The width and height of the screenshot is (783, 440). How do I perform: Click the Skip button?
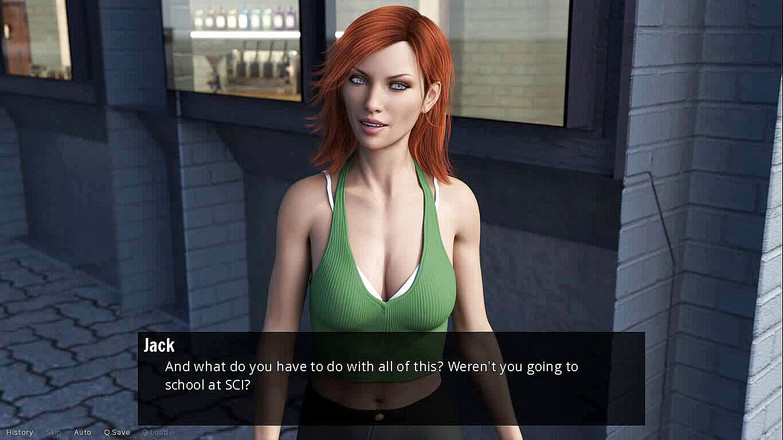(x=53, y=432)
